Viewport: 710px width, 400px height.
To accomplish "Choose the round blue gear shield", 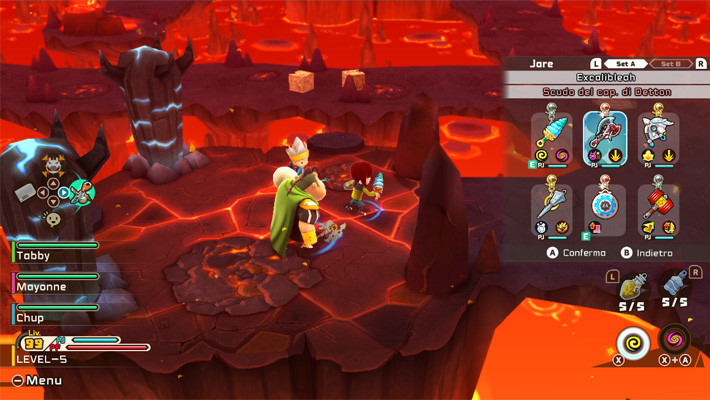I will pos(605,208).
